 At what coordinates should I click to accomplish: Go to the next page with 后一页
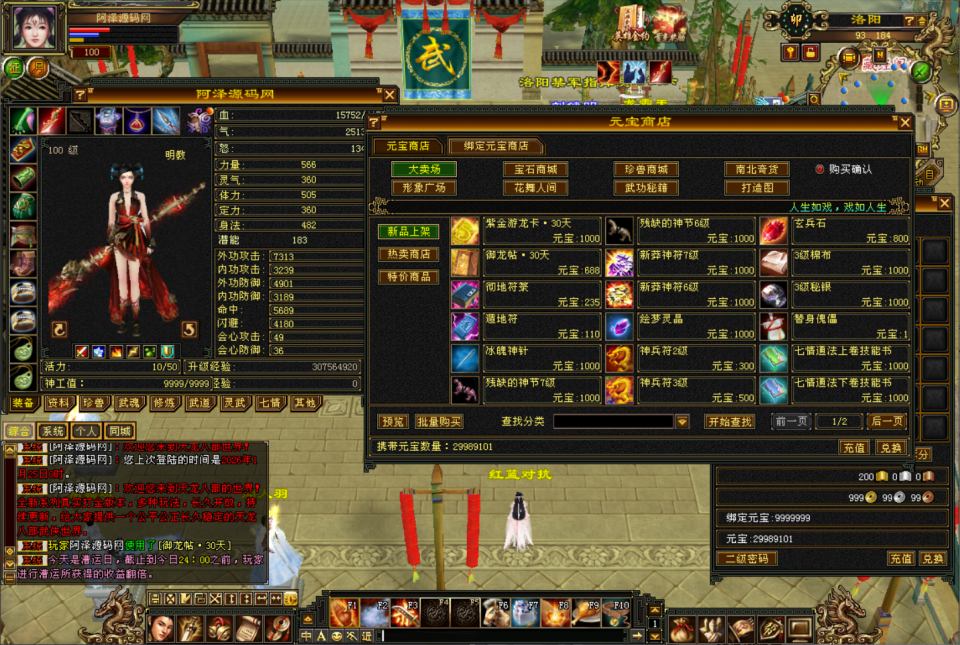(x=886, y=422)
